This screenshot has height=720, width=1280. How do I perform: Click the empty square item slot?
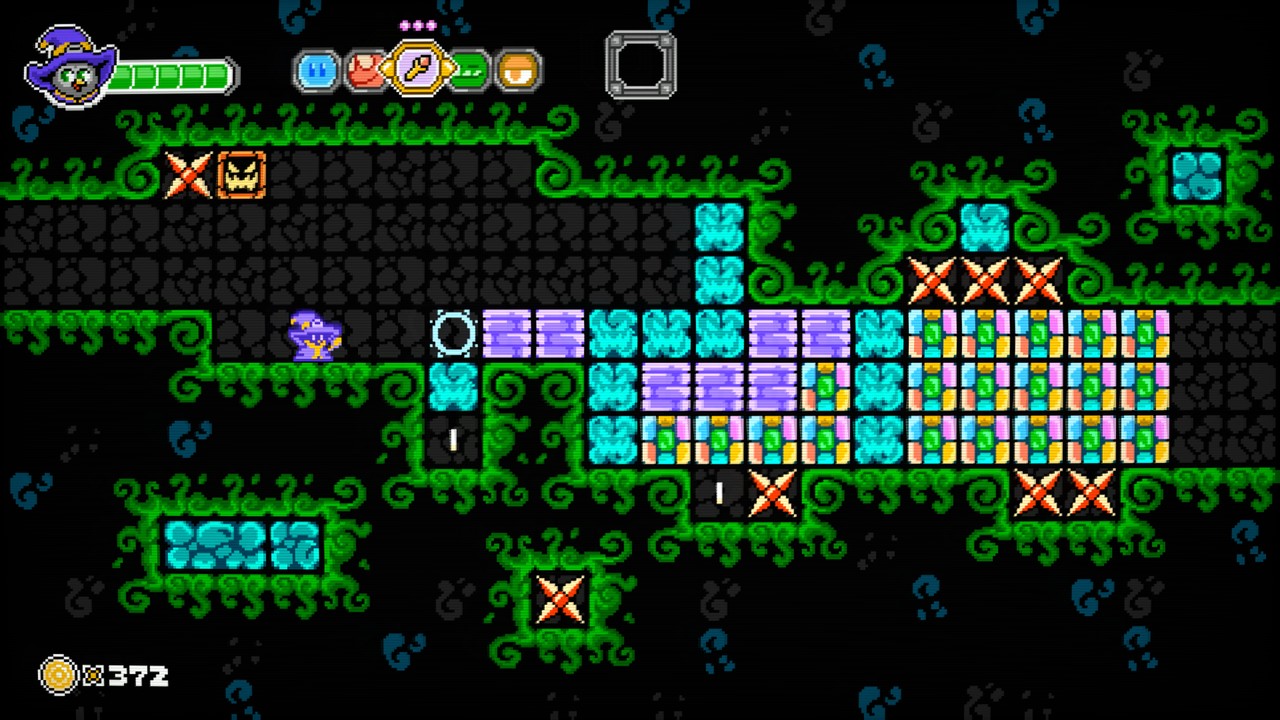pos(640,63)
